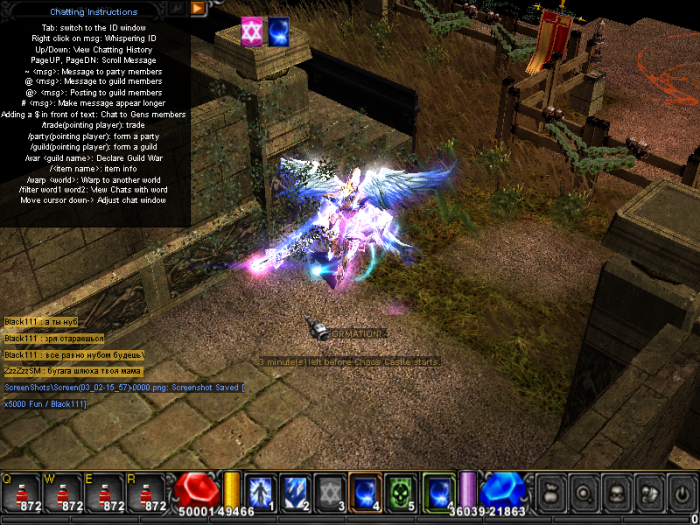Open the active skill selector with green frame
The height and width of the screenshot is (525, 700).
(439, 492)
